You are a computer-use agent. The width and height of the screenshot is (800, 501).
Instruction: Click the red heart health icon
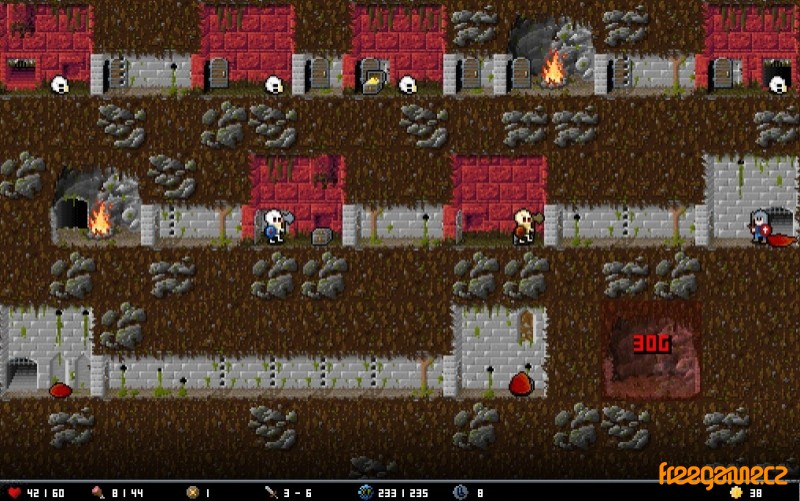13,492
